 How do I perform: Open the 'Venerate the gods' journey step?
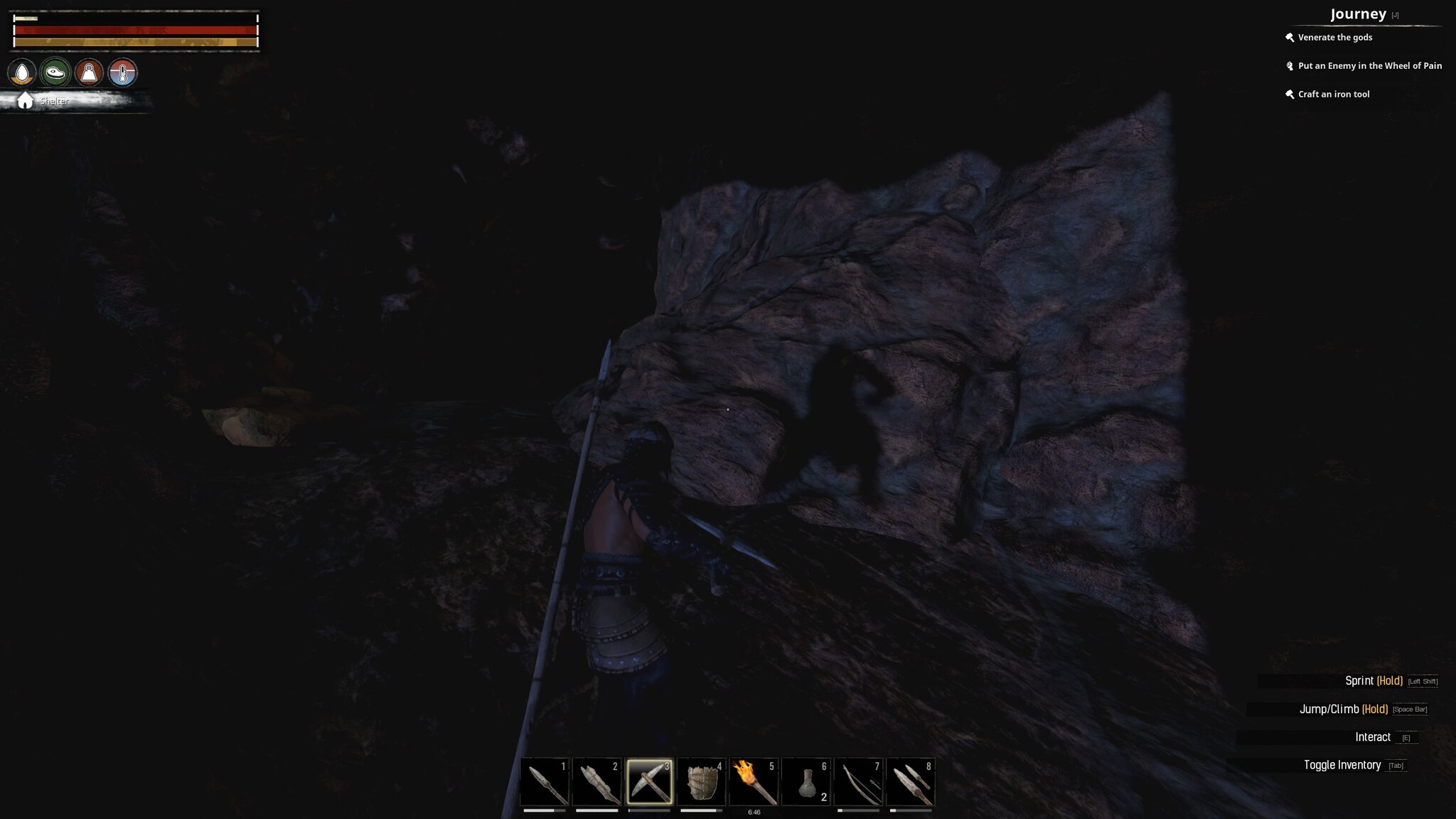click(x=1334, y=38)
